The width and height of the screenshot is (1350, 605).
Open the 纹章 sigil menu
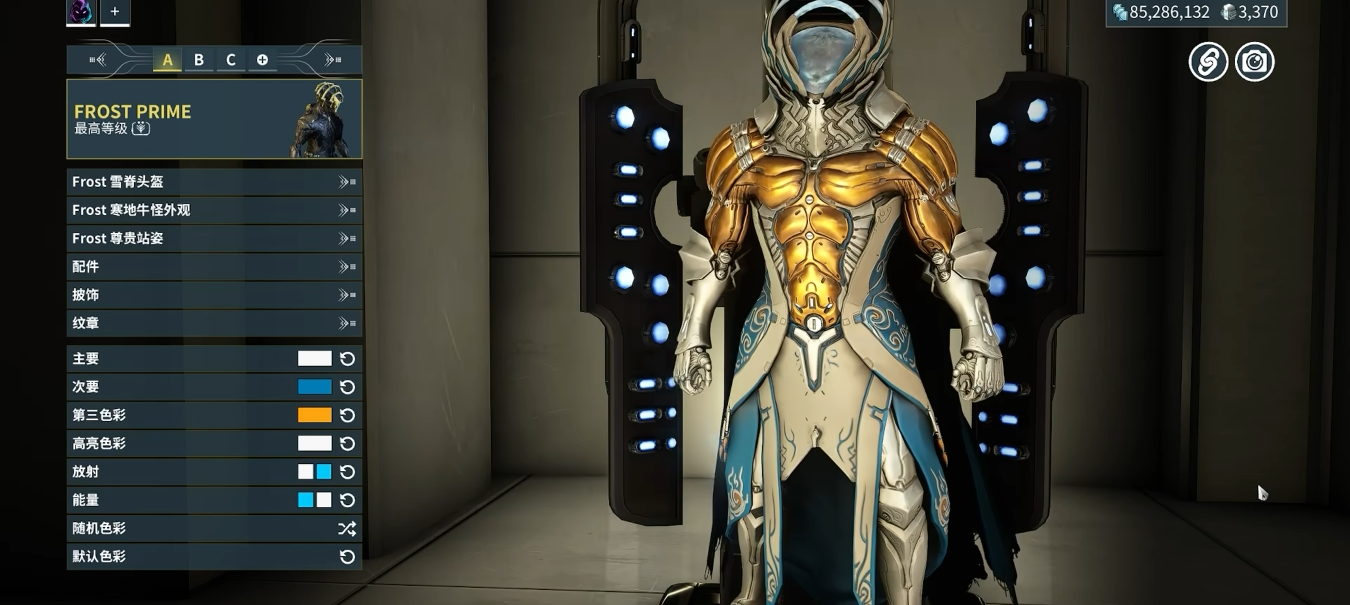coord(214,323)
